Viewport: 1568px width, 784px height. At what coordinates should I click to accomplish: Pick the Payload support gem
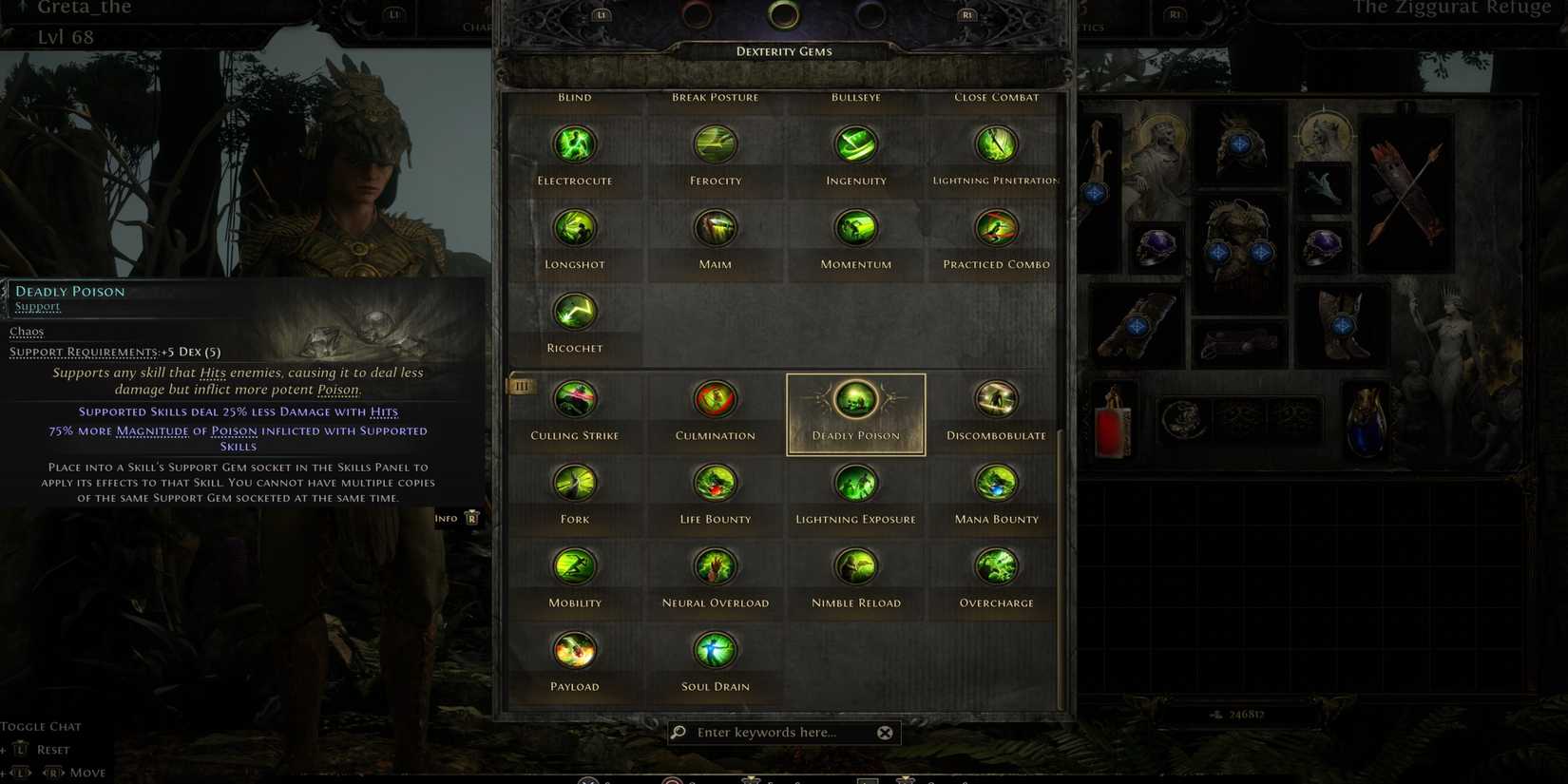(575, 650)
